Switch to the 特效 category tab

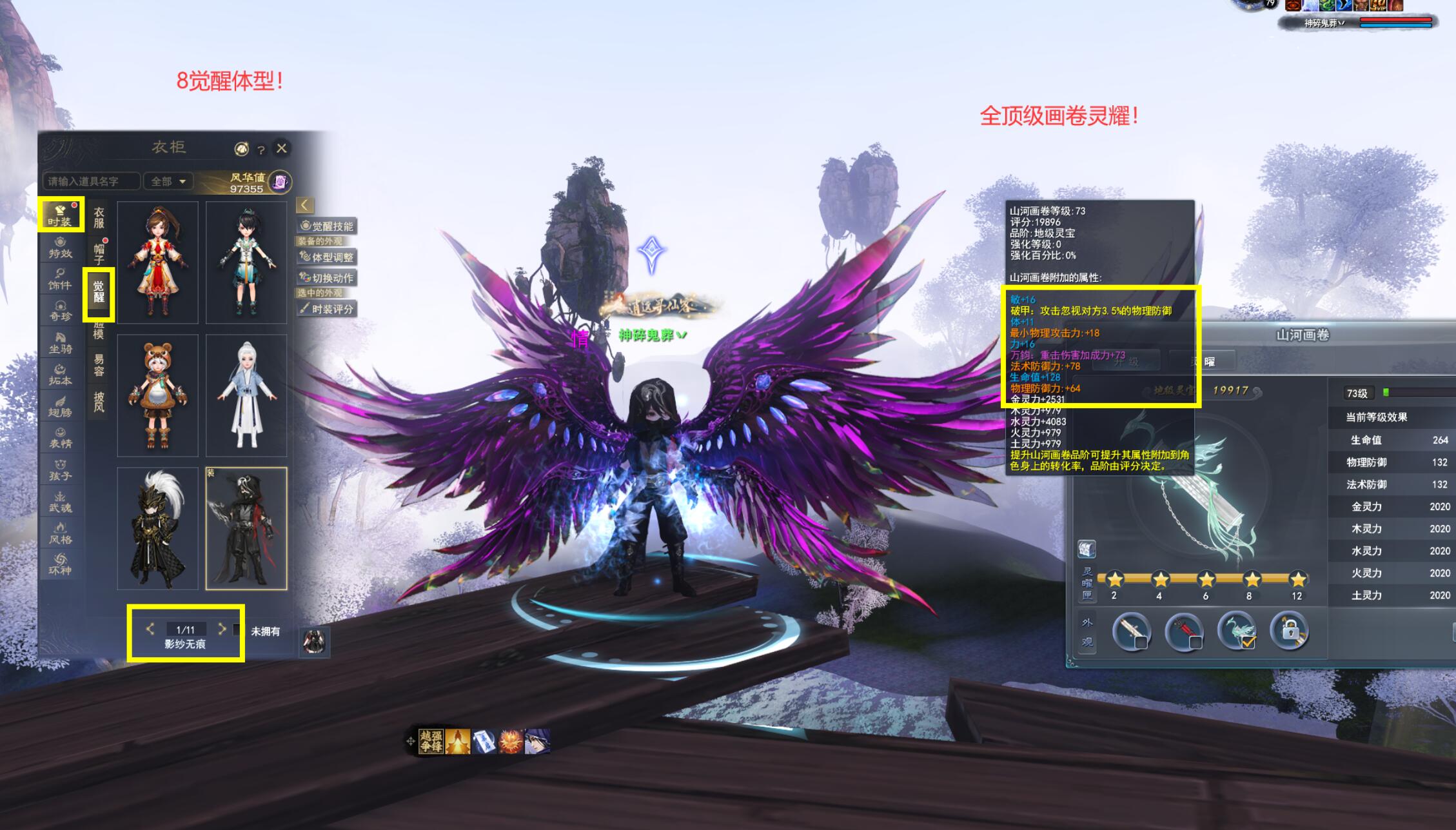[x=61, y=247]
